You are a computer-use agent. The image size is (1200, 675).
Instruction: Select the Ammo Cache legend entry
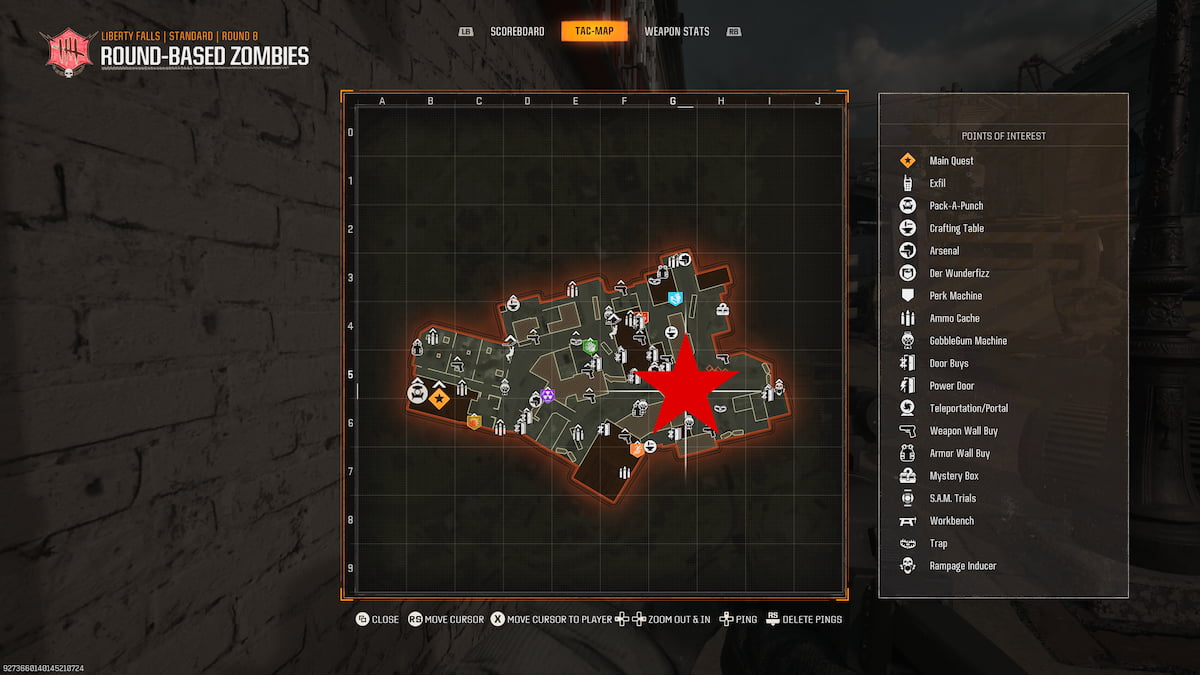point(954,318)
